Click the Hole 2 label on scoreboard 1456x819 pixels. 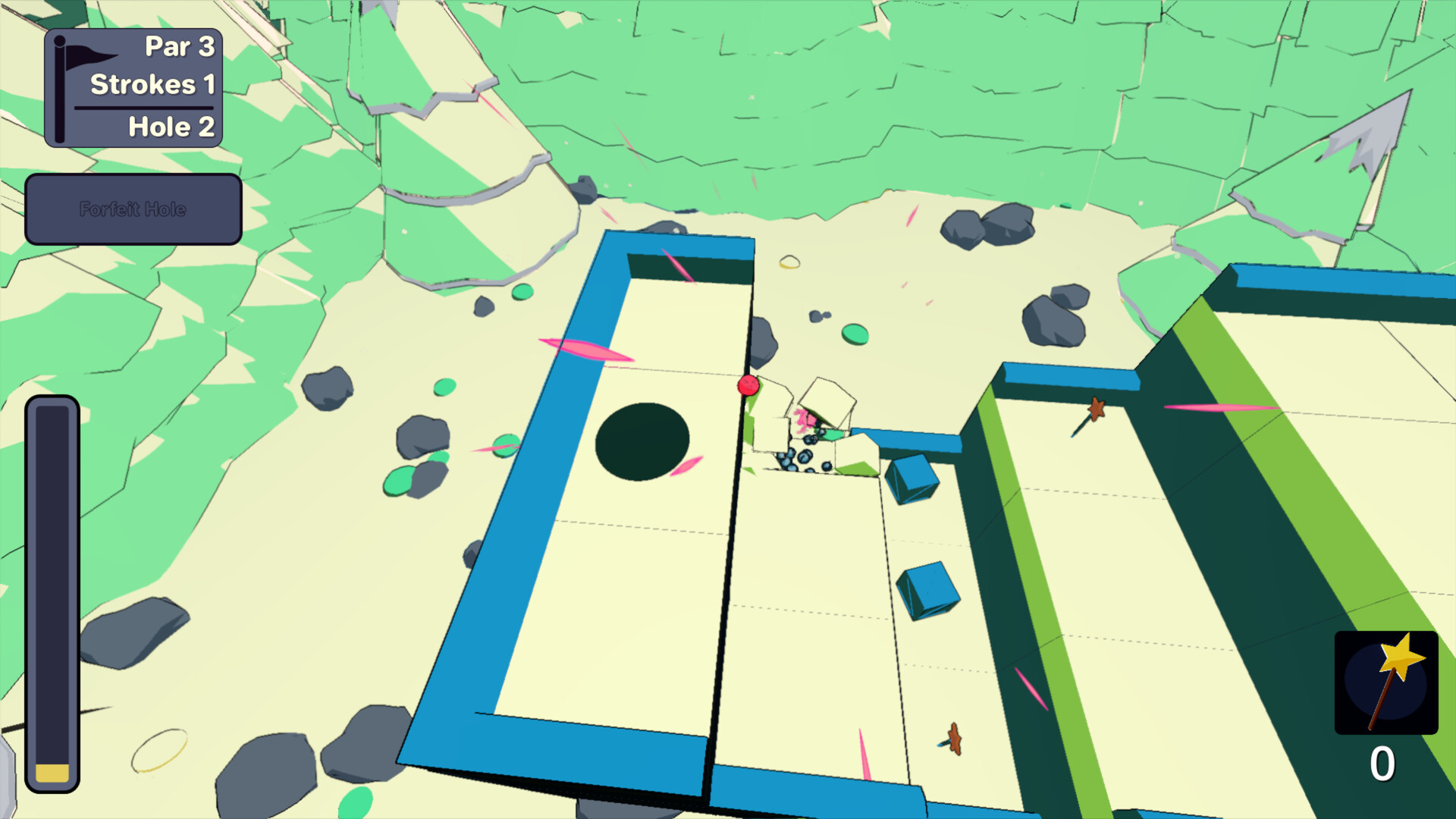(171, 126)
